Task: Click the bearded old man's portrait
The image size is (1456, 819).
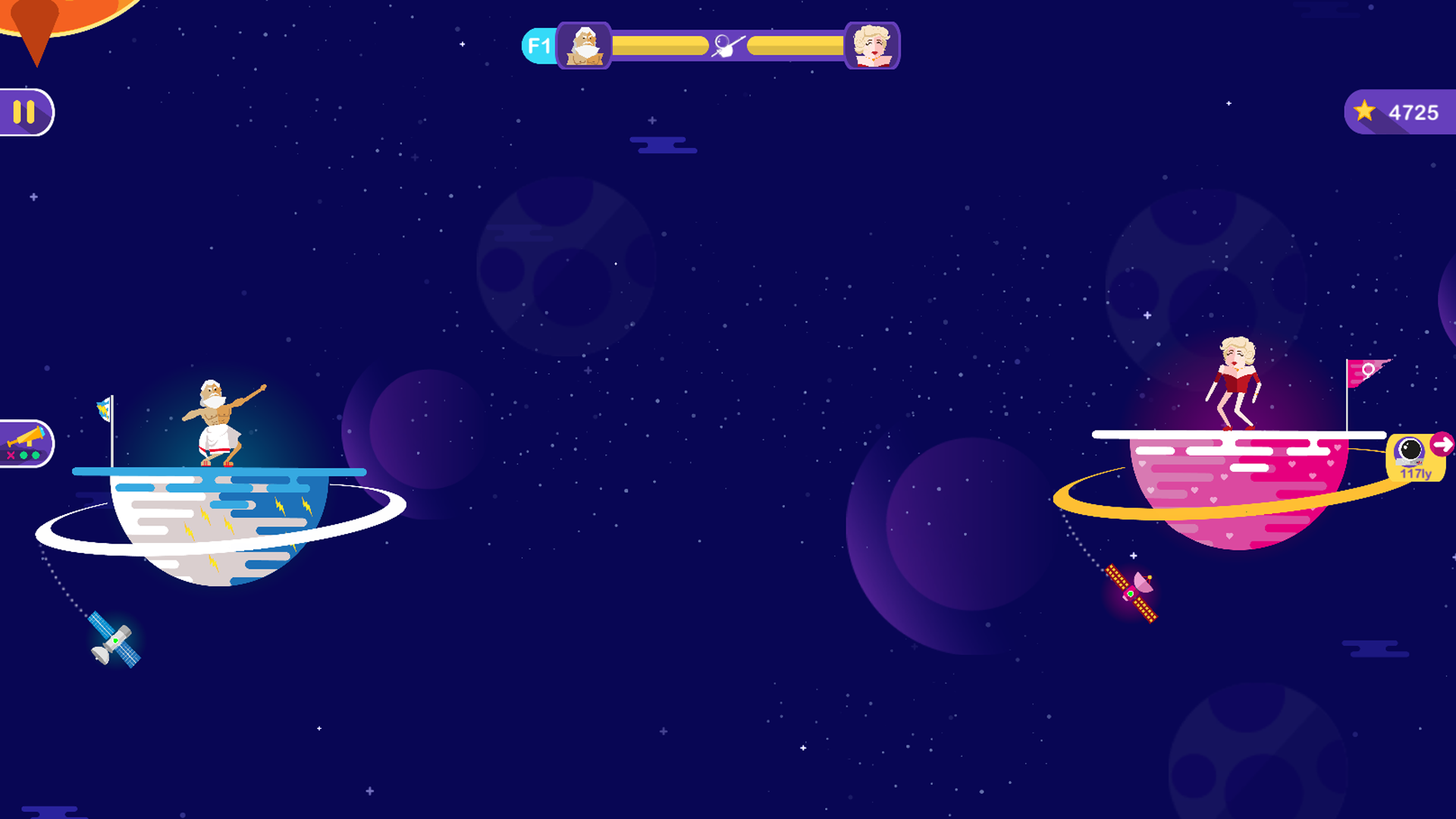Action: pyautogui.click(x=585, y=46)
